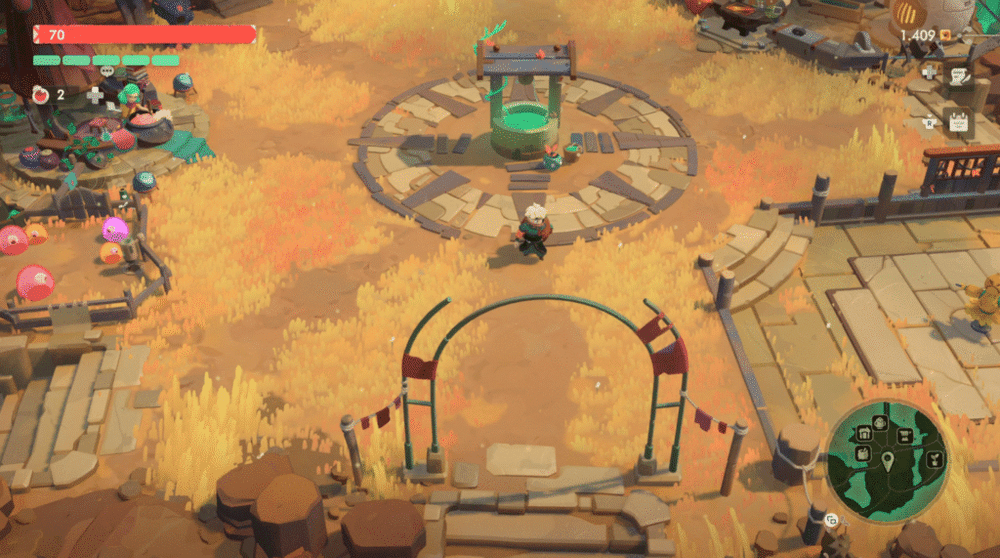Select the sprout plant marker on minimap
The image size is (1000, 558).
click(x=932, y=458)
